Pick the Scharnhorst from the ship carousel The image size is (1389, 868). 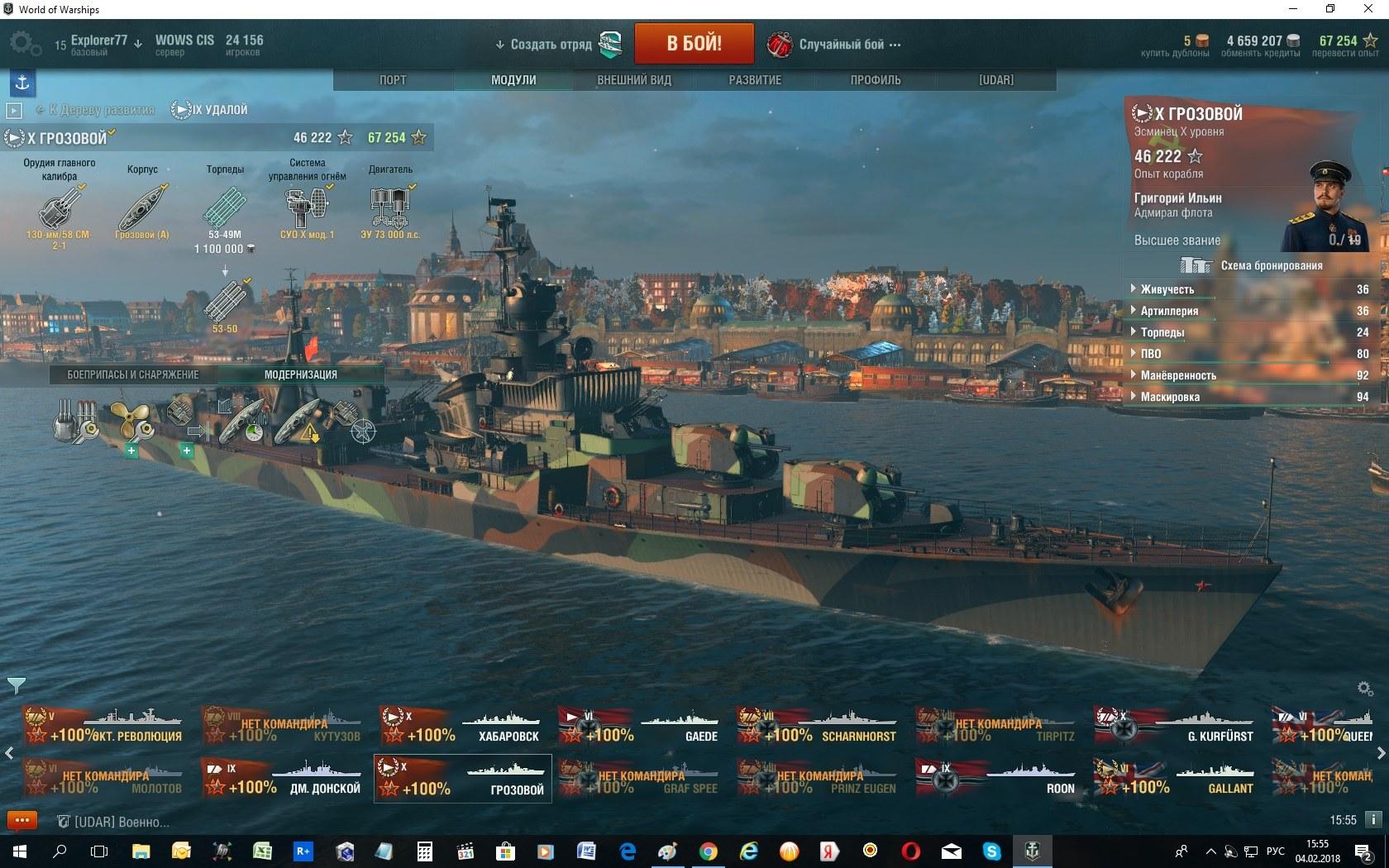[x=820, y=725]
